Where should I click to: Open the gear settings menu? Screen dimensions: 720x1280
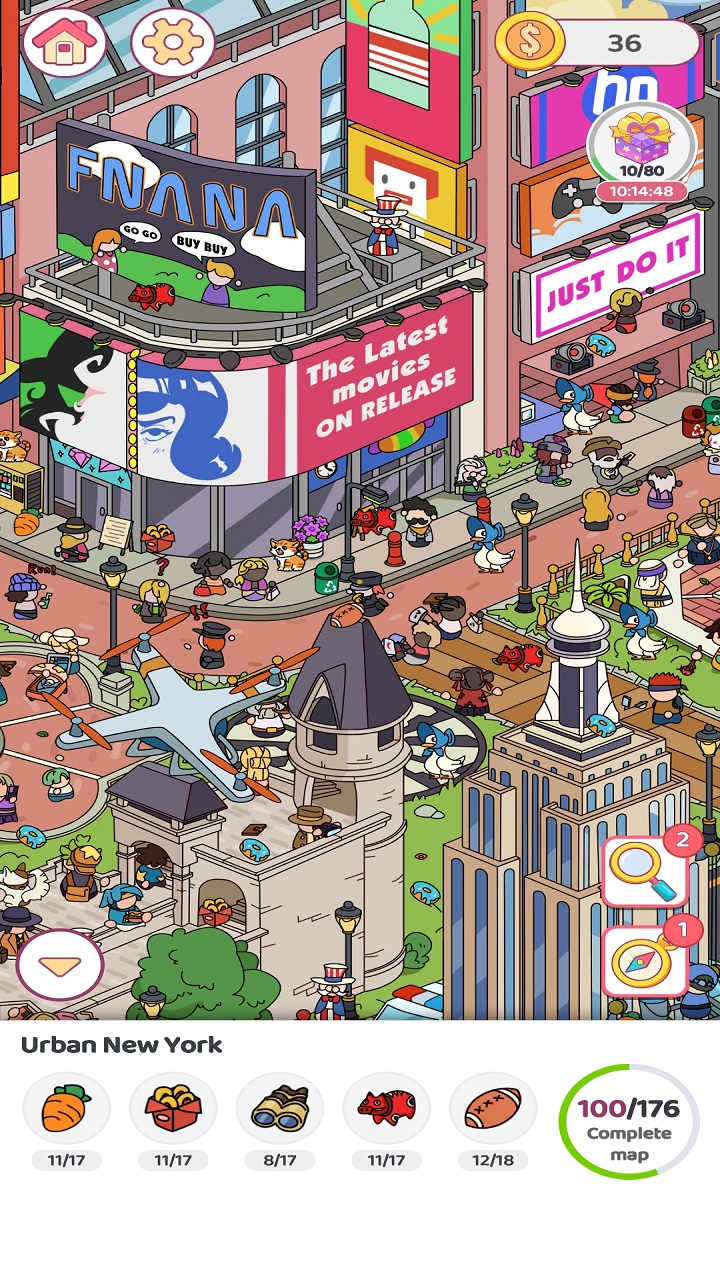[x=172, y=43]
